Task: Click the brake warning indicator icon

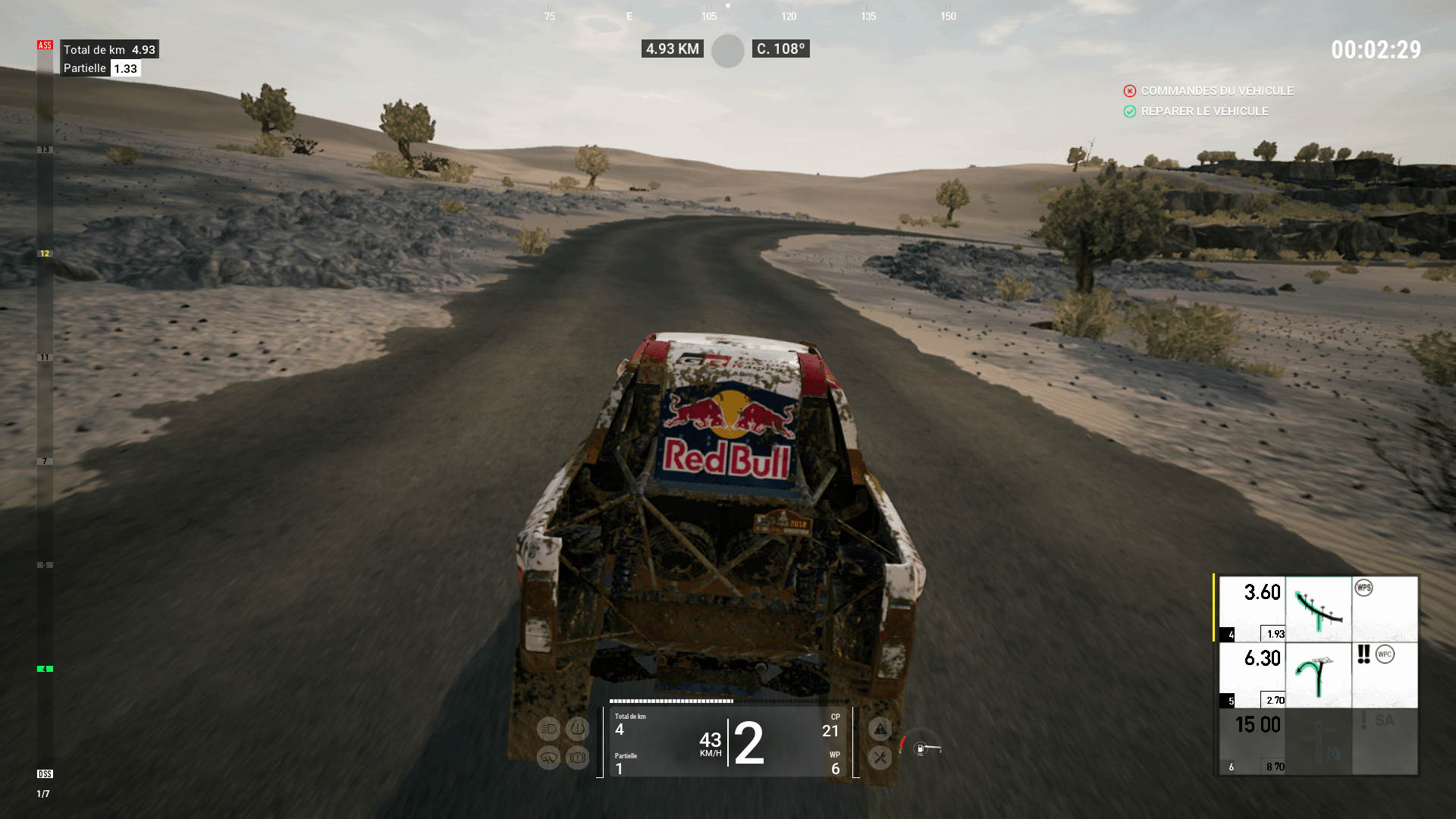Action: [577, 758]
